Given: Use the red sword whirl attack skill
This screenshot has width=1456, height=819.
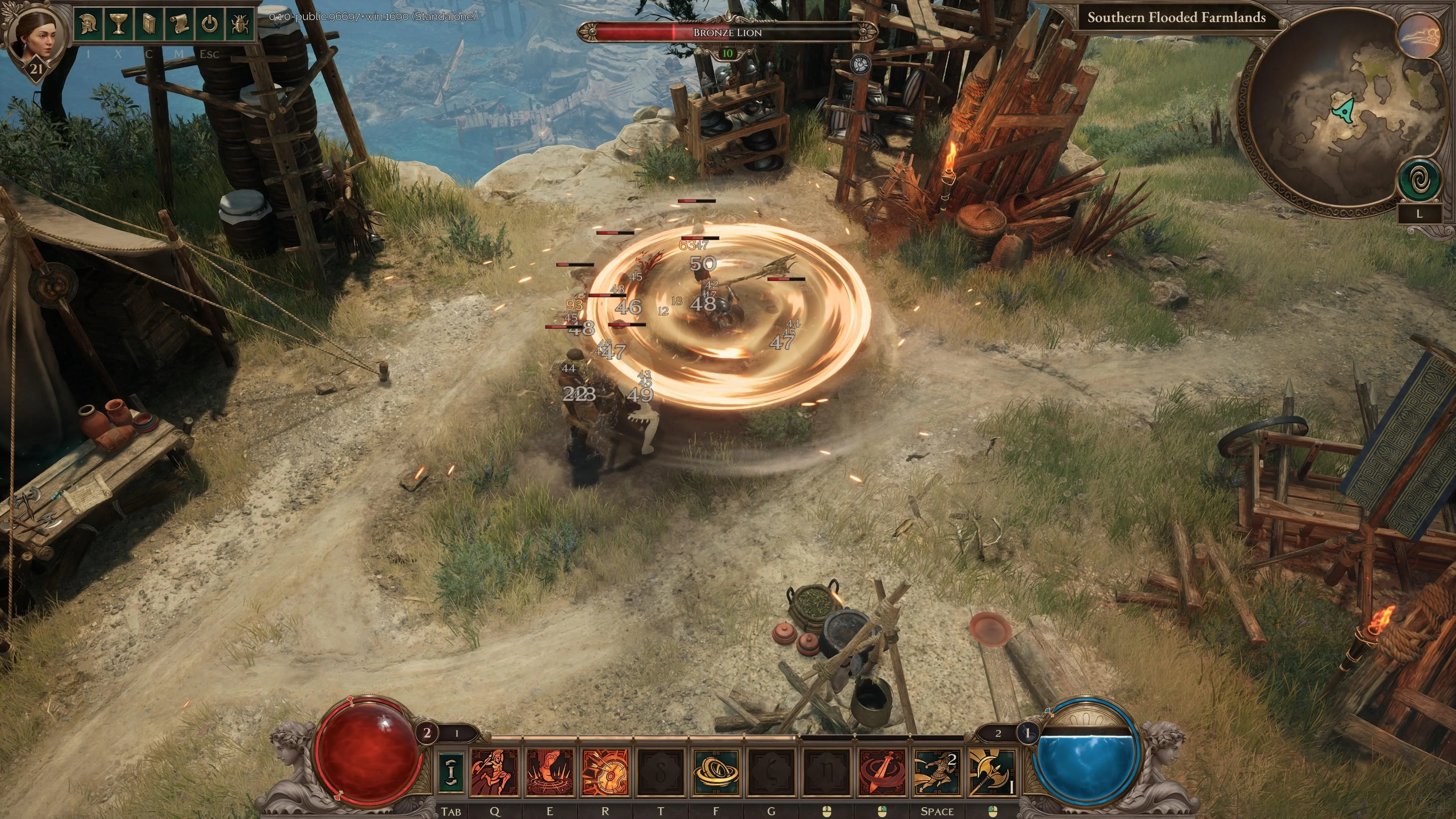Looking at the screenshot, I should coord(882,772).
